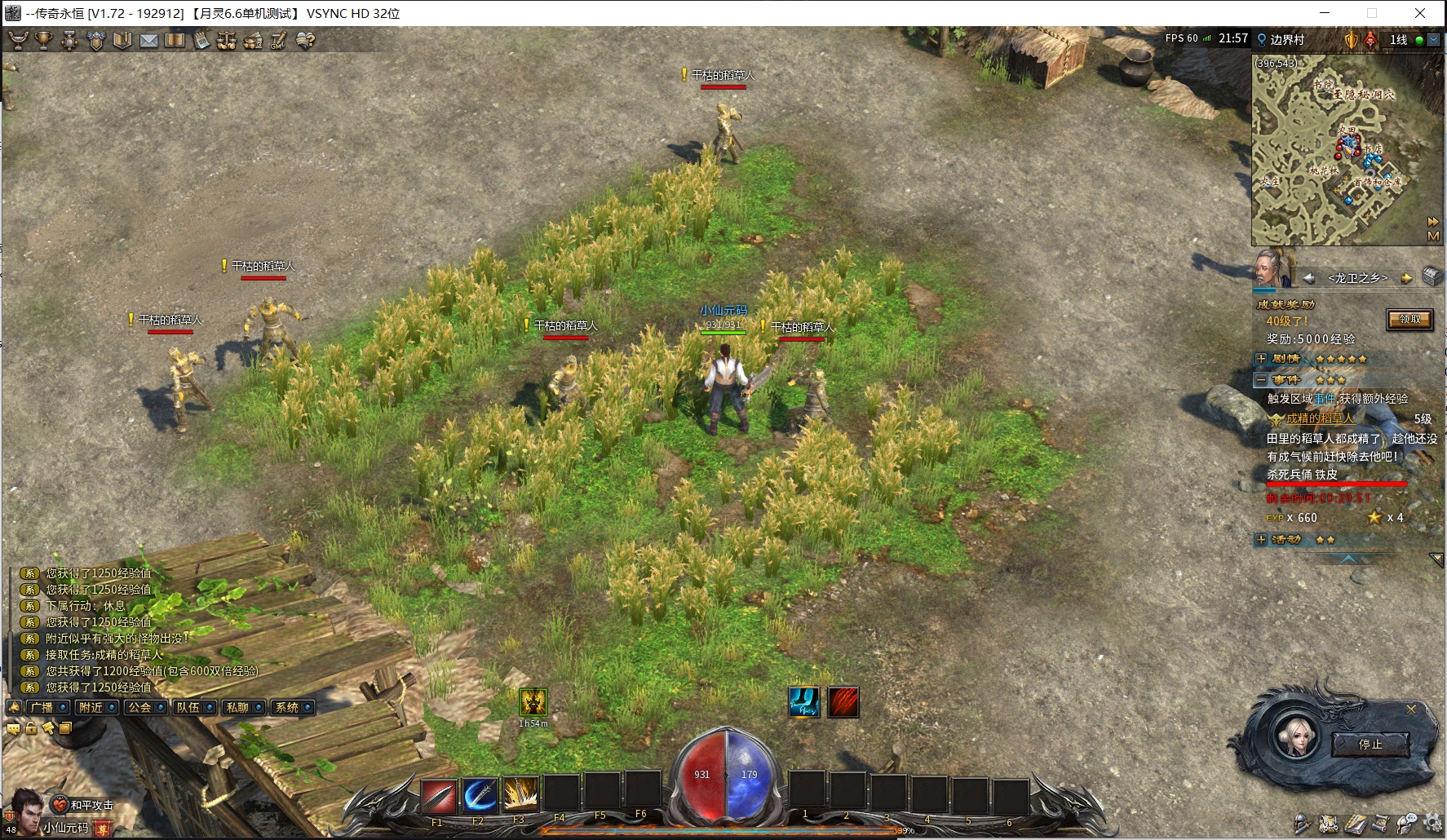
Task: Open the calendar icon in top toolbar
Action: (201, 40)
